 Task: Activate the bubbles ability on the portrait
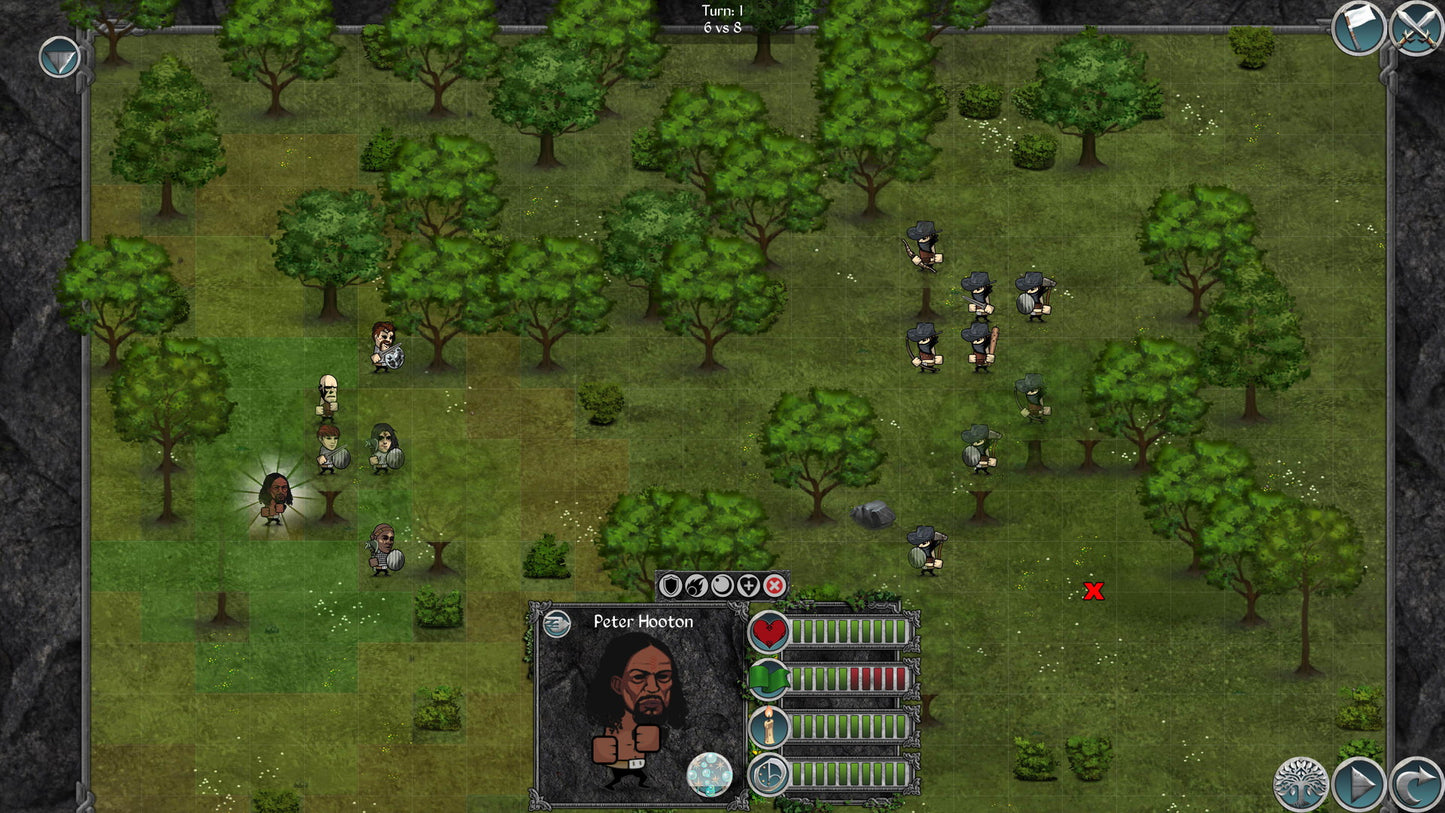[x=709, y=774]
